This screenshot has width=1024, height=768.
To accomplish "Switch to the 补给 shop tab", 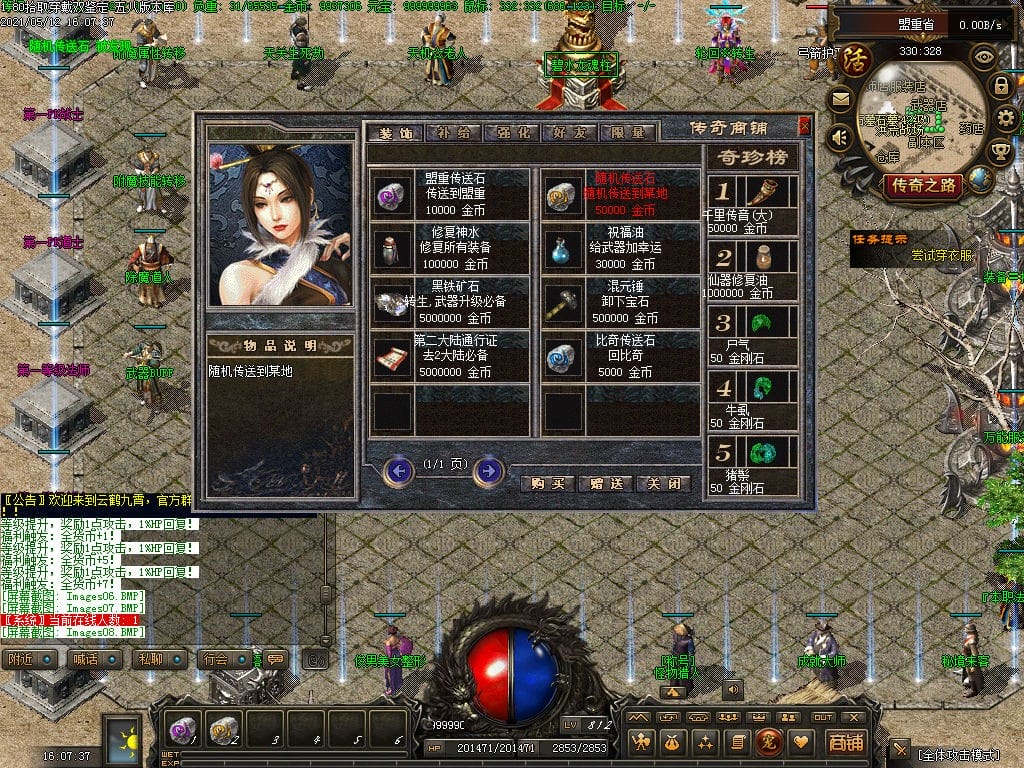I will (454, 132).
